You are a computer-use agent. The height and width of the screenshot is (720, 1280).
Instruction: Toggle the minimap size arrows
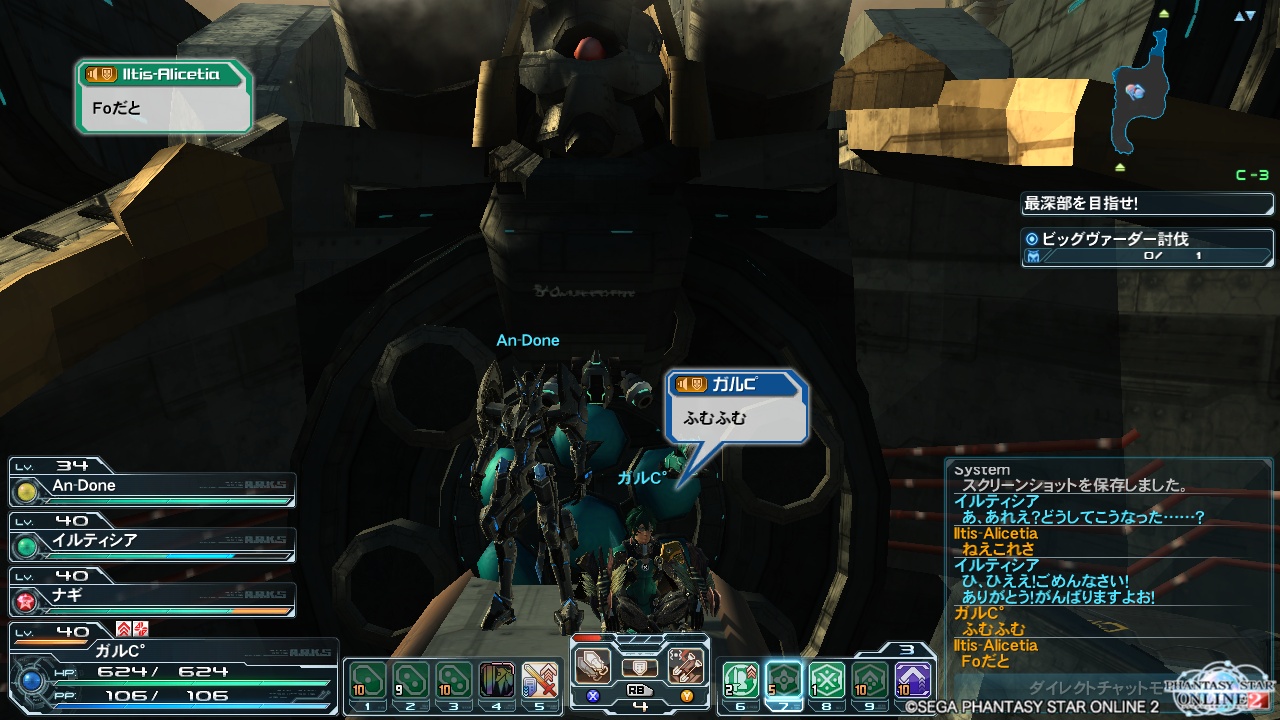[x=1243, y=16]
